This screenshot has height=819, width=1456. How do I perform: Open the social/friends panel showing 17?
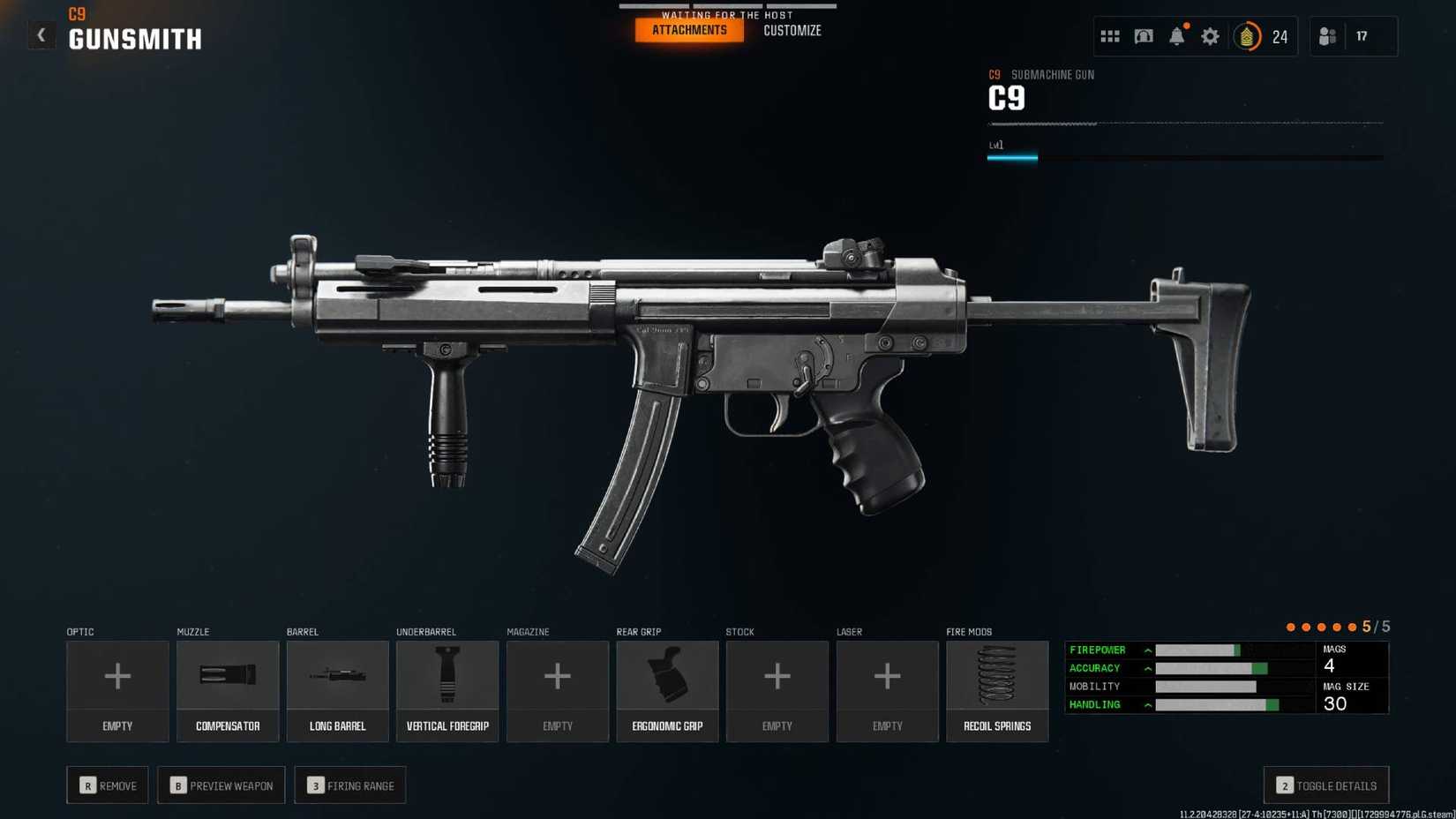1329,36
